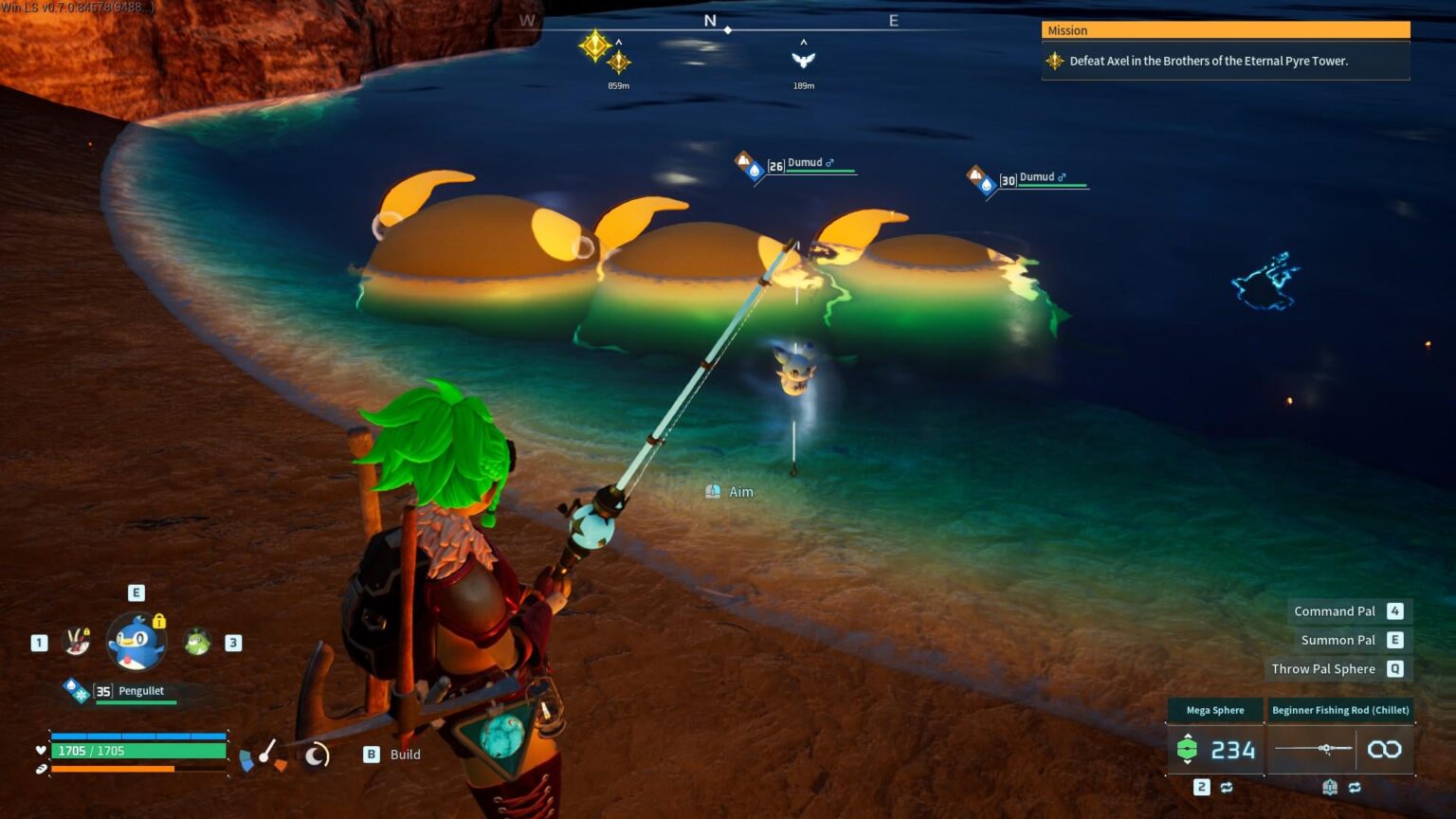This screenshot has height=819, width=1456.
Task: Select the Mega Sphere slot
Action: [1215, 749]
